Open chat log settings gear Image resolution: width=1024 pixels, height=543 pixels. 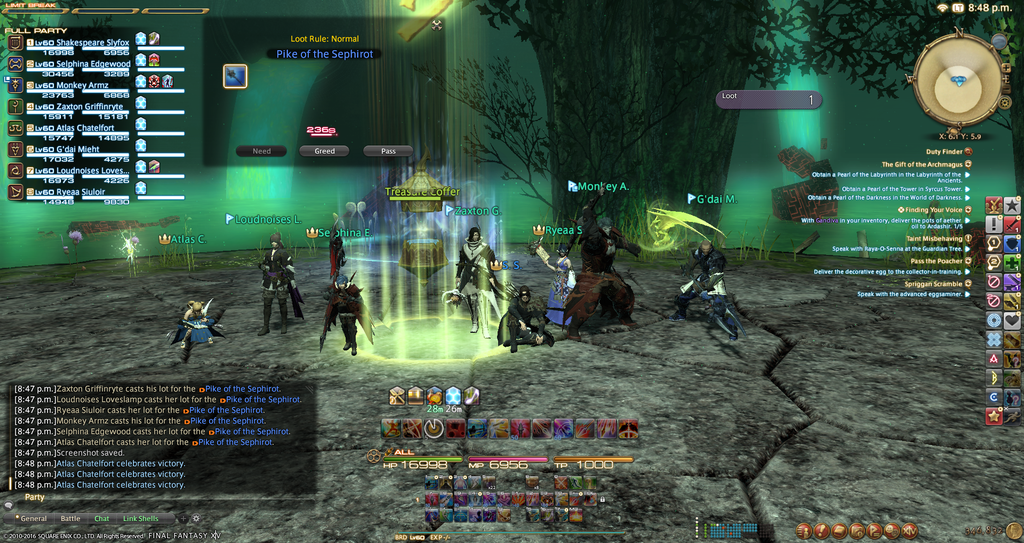[196, 518]
